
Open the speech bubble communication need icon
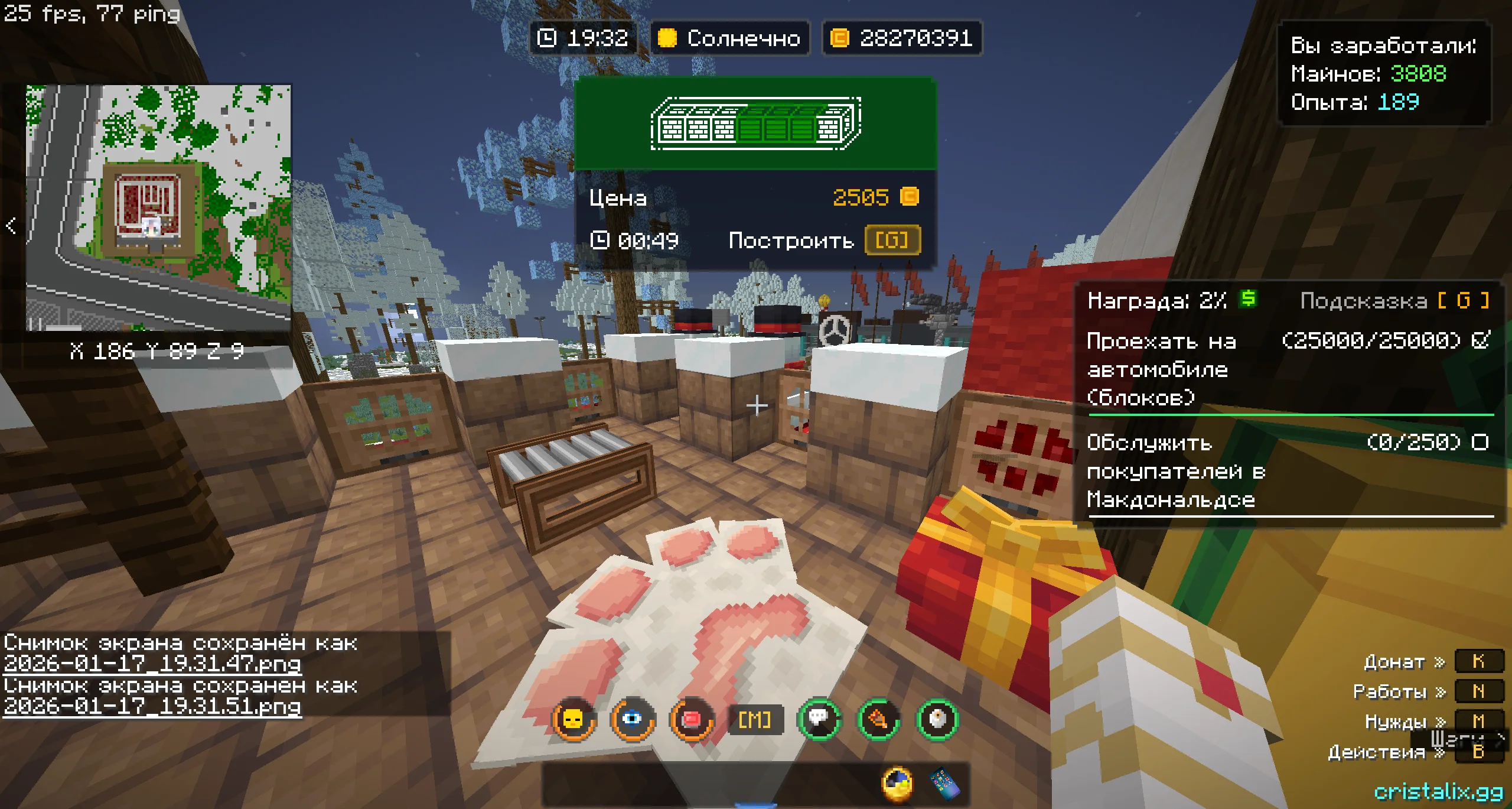pyautogui.click(x=819, y=719)
